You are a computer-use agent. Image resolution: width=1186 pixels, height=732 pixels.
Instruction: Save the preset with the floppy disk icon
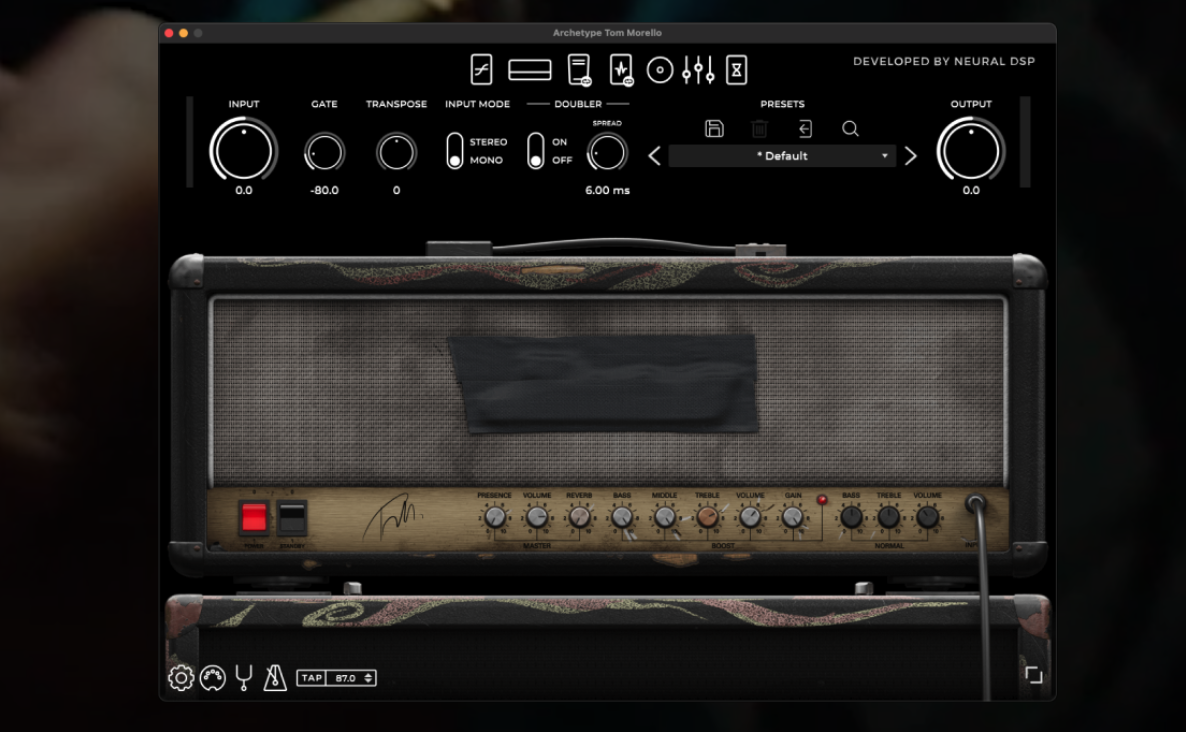click(714, 128)
